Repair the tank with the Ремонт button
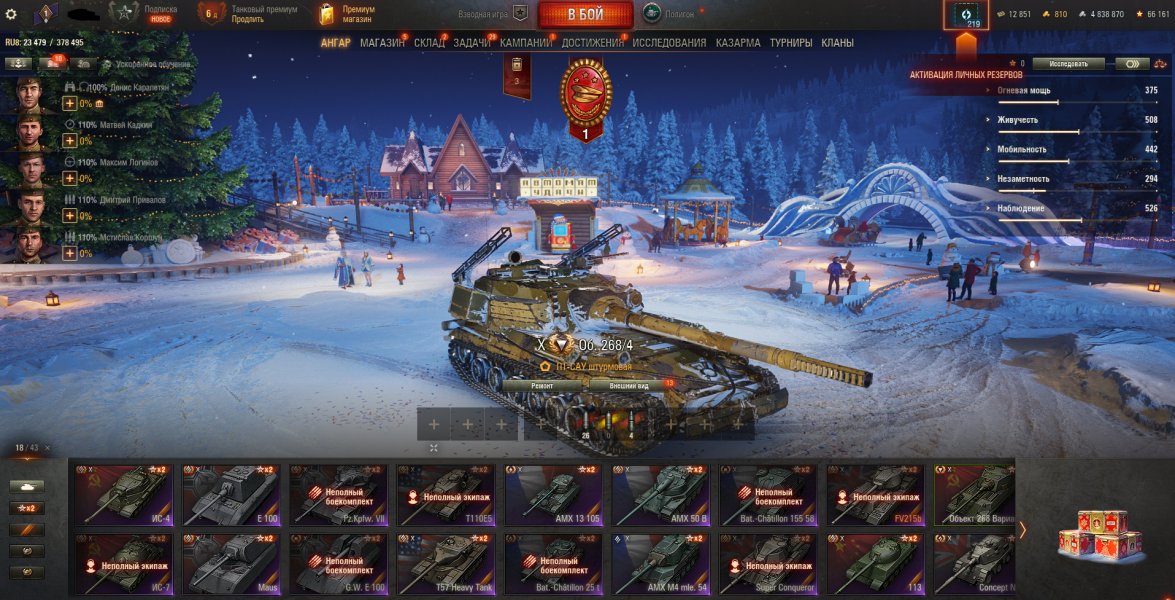The height and width of the screenshot is (600, 1175). tap(542, 385)
